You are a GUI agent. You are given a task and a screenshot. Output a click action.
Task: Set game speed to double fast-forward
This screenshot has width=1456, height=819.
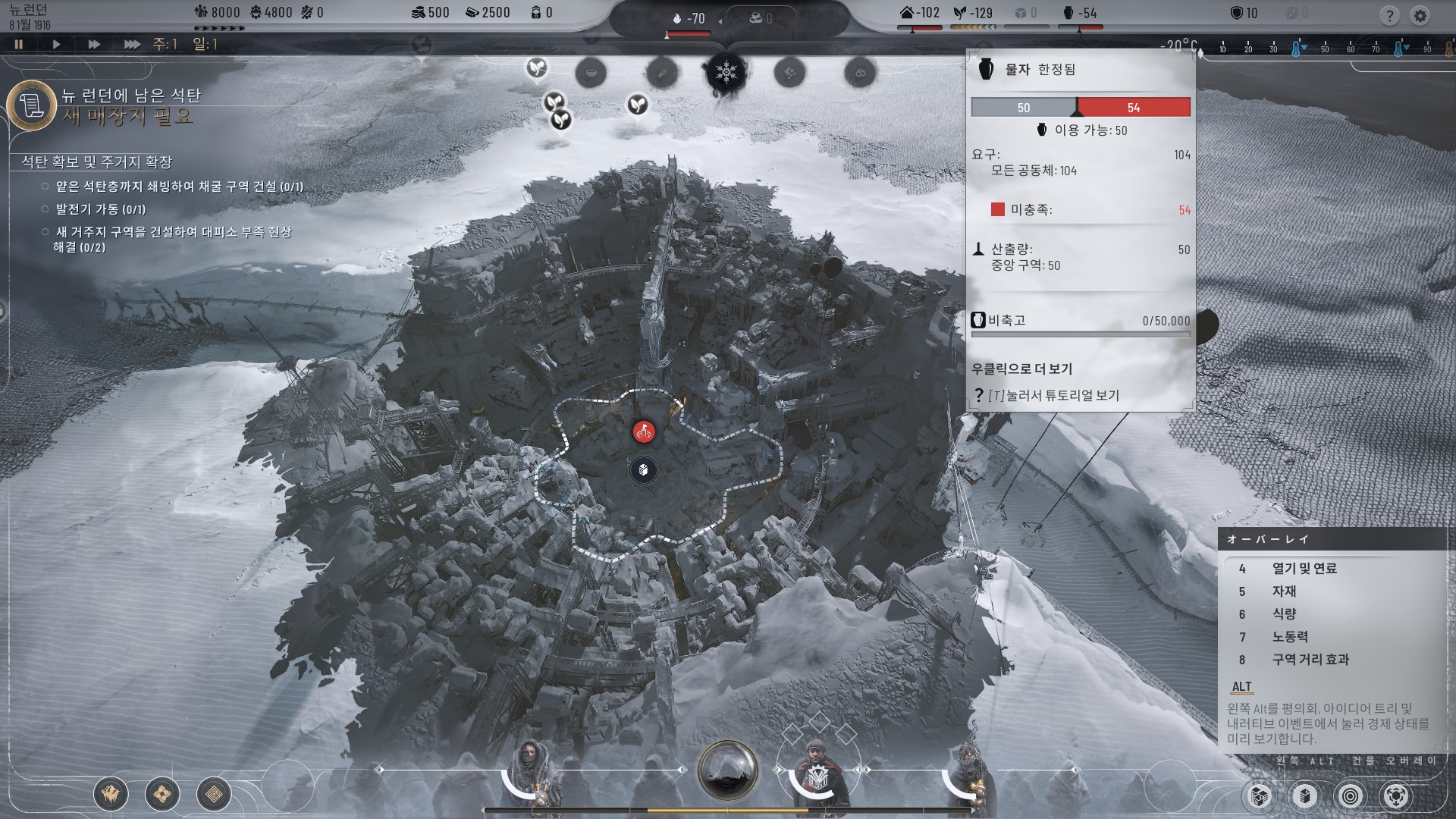tap(94, 45)
